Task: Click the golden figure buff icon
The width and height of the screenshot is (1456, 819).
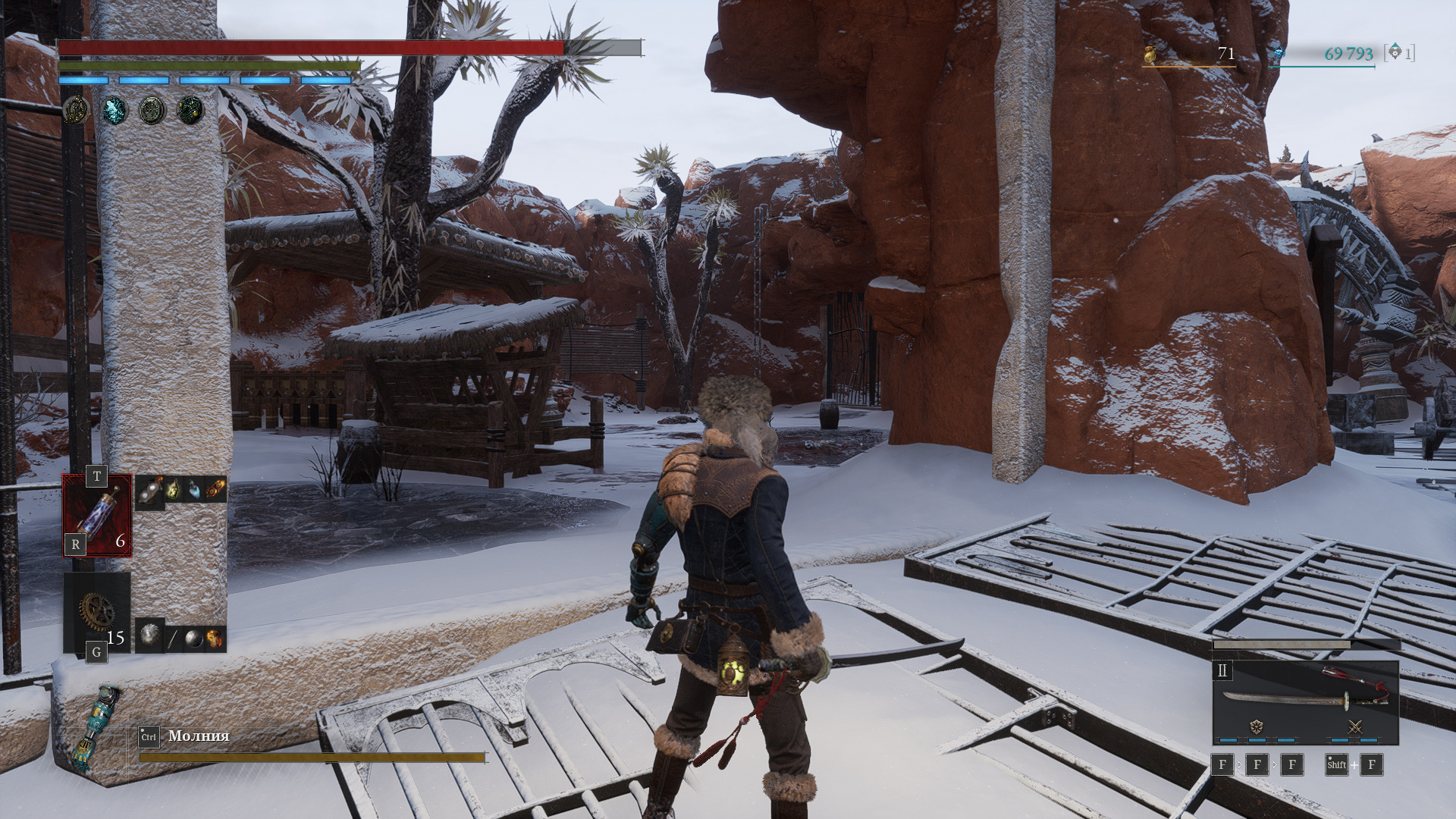Action: pyautogui.click(x=76, y=111)
